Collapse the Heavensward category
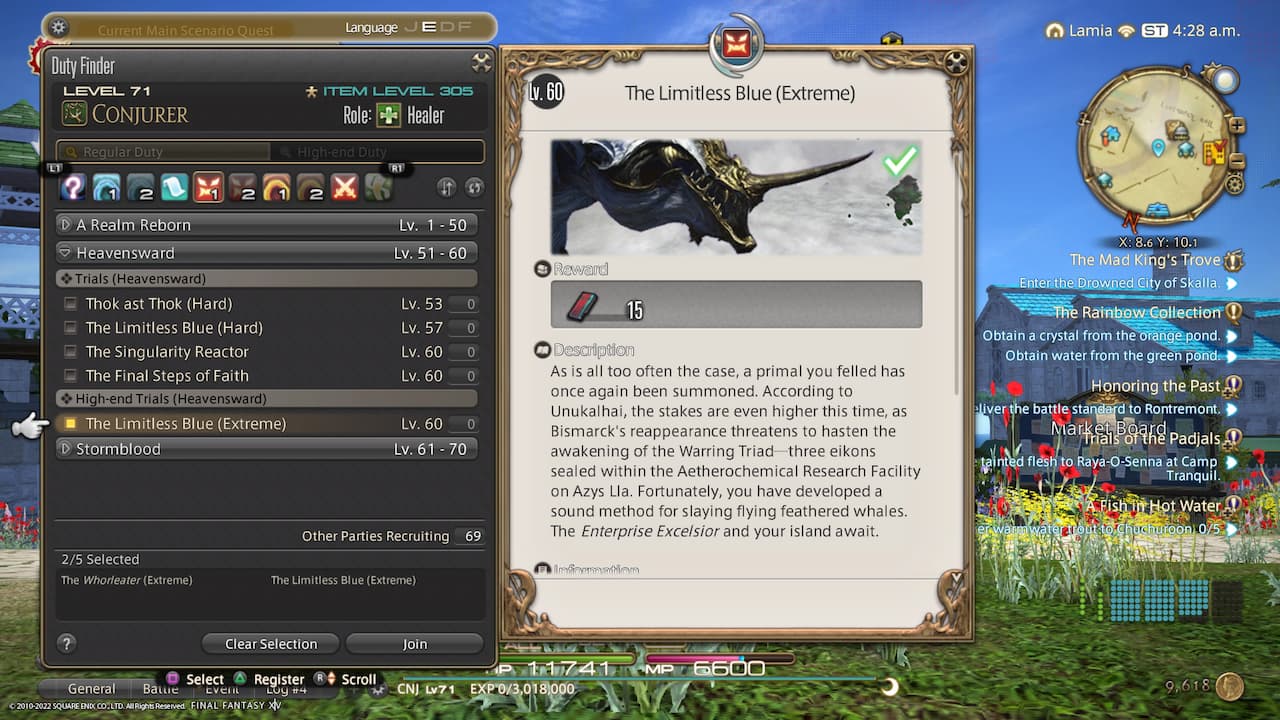Viewport: 1280px width, 720px height. click(63, 252)
